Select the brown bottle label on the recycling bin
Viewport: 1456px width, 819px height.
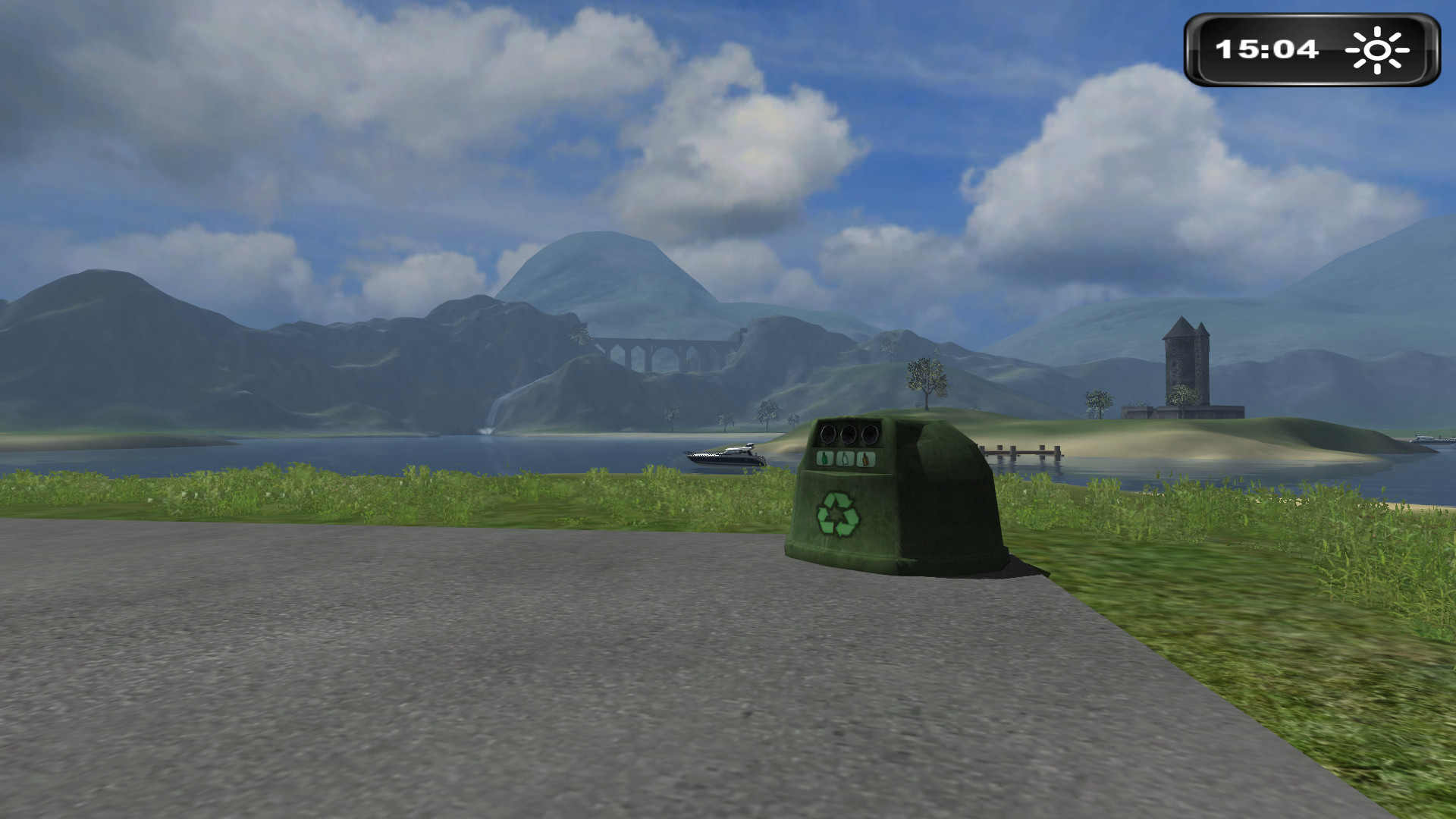[x=865, y=458]
